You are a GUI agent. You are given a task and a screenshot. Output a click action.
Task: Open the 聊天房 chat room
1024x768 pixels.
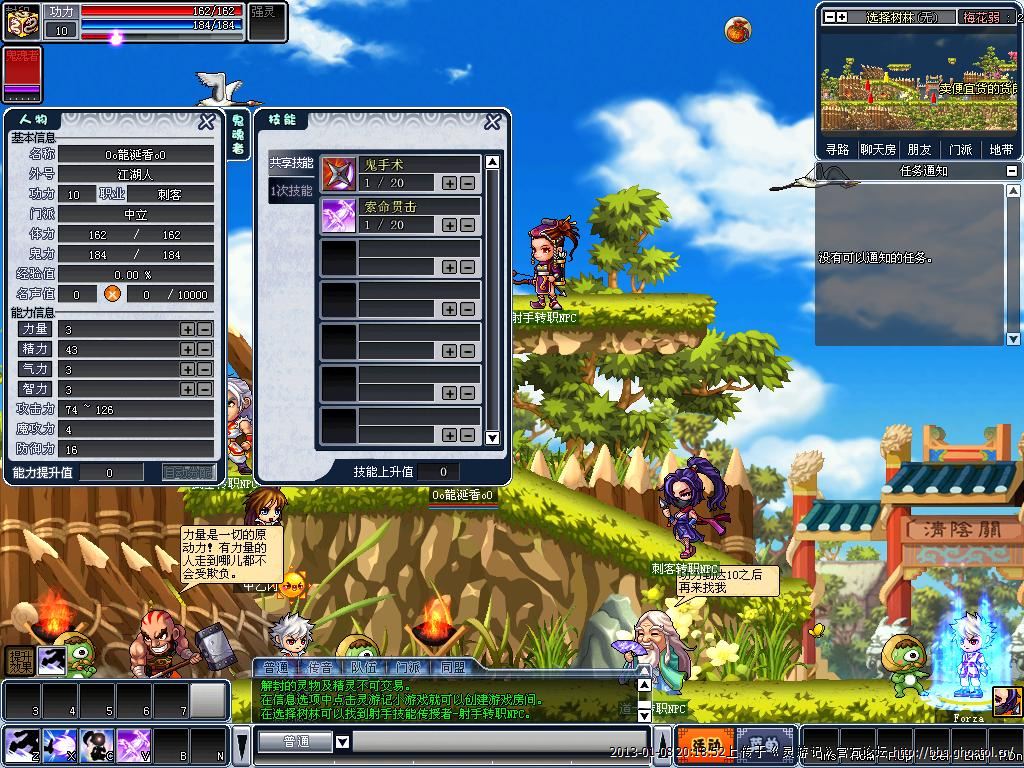878,150
